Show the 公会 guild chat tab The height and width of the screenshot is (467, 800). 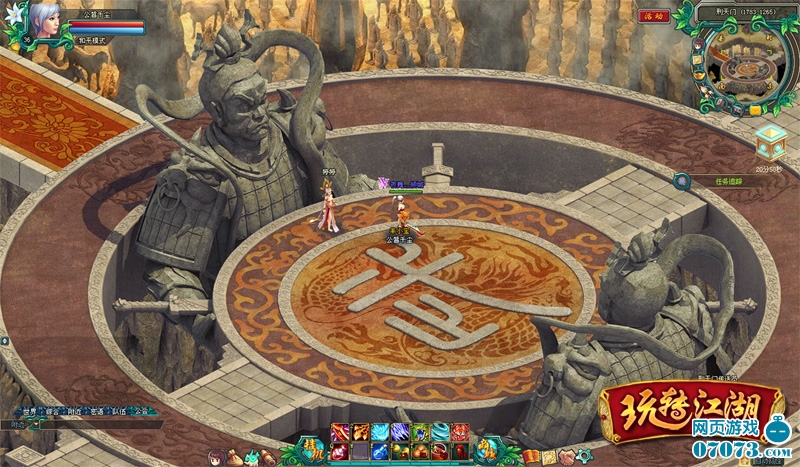tap(143, 411)
